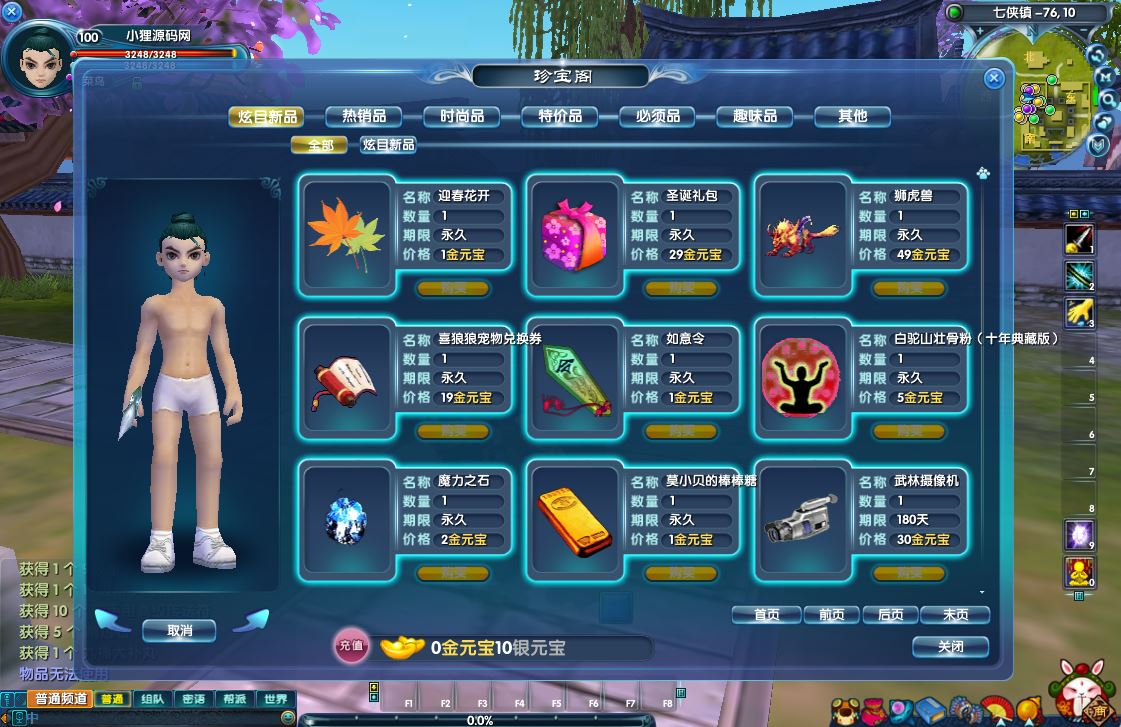Switch chat to the 帮派 channel
Screen dimensions: 1121x727
tap(234, 699)
